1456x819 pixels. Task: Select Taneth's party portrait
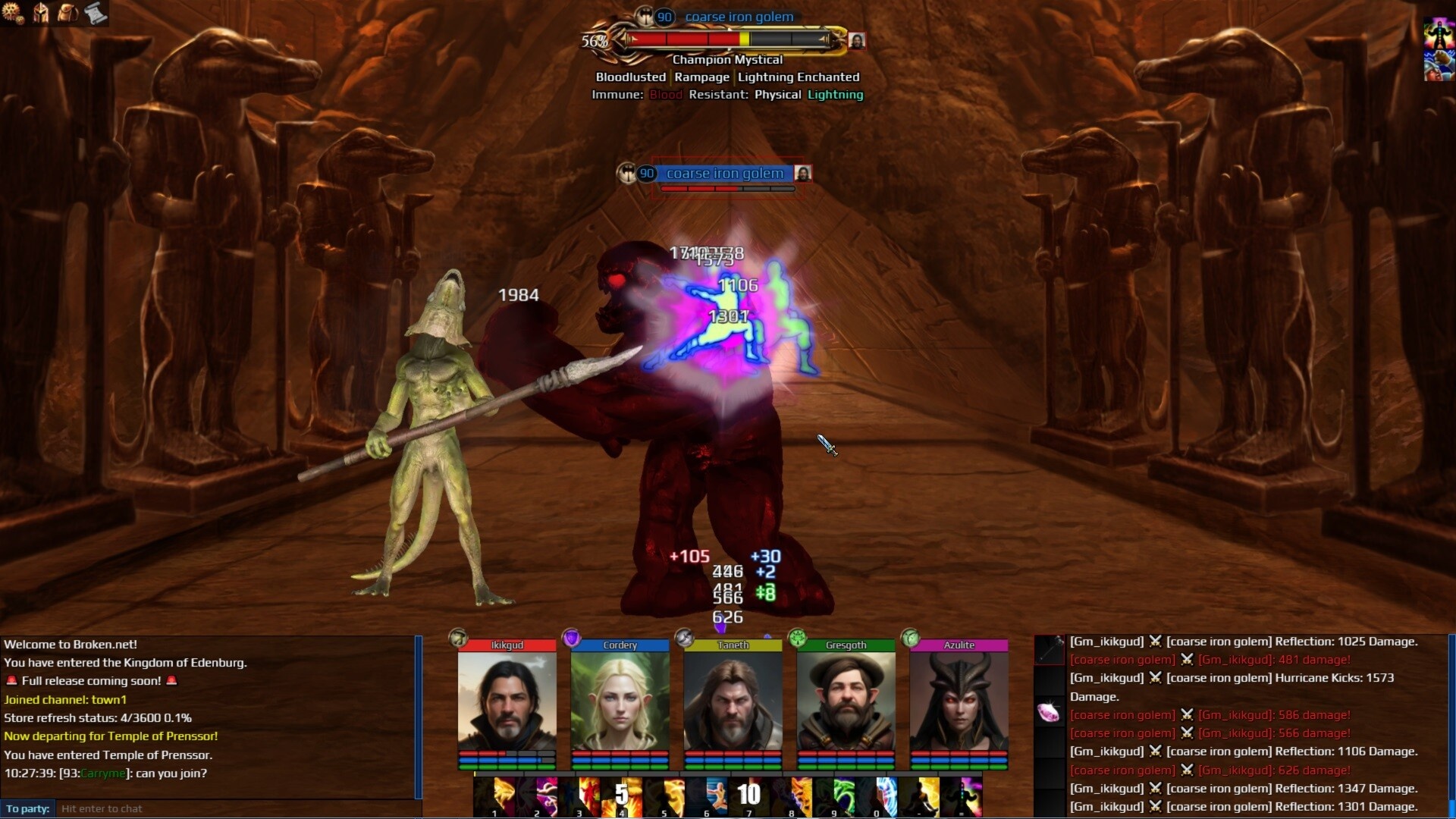733,701
